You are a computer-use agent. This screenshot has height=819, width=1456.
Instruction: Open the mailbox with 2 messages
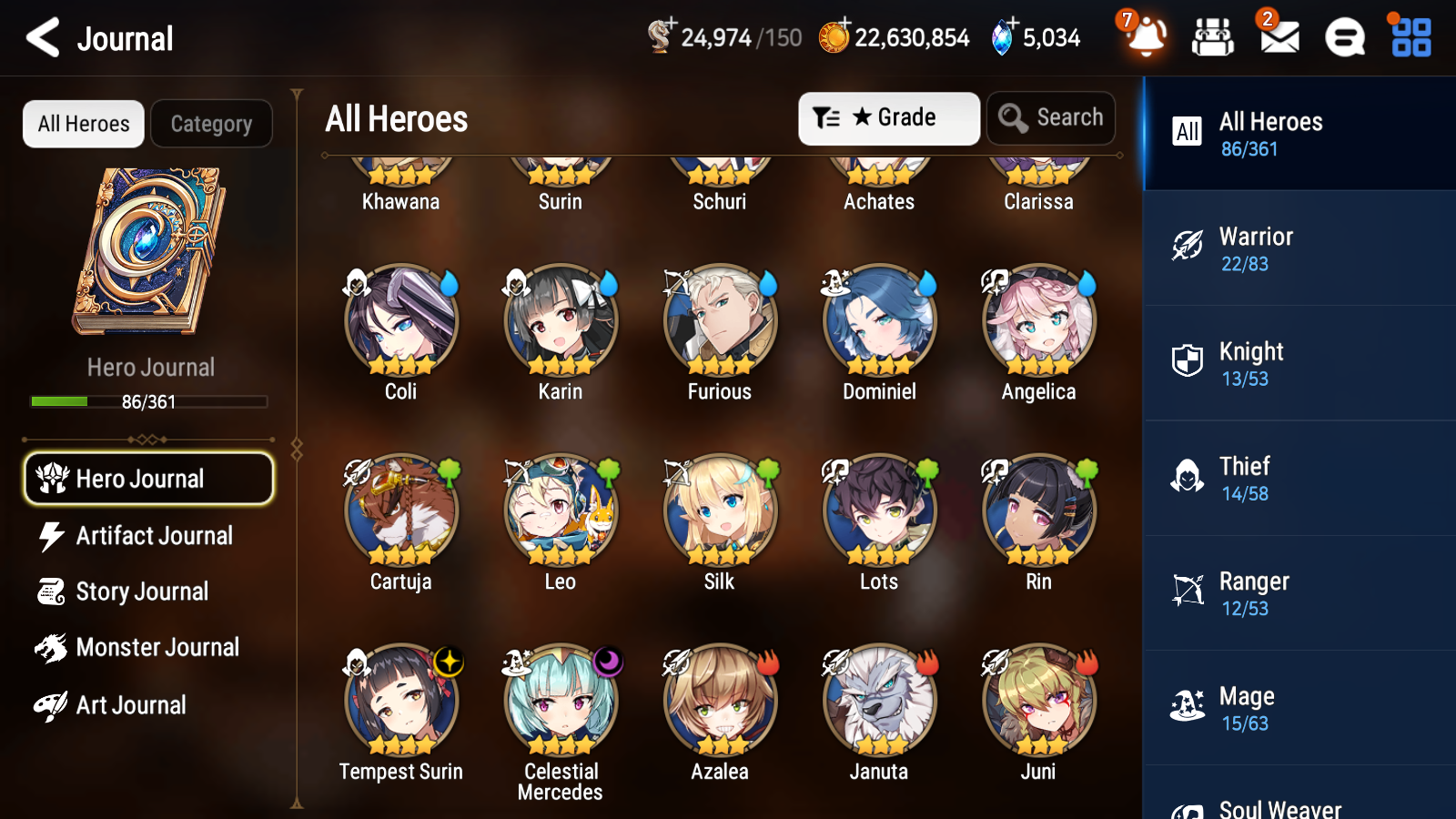coord(1278,38)
